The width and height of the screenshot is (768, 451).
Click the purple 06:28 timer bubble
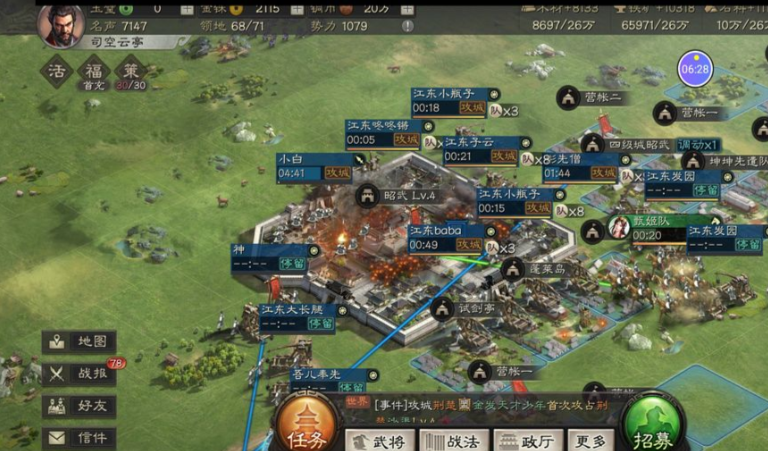[695, 69]
